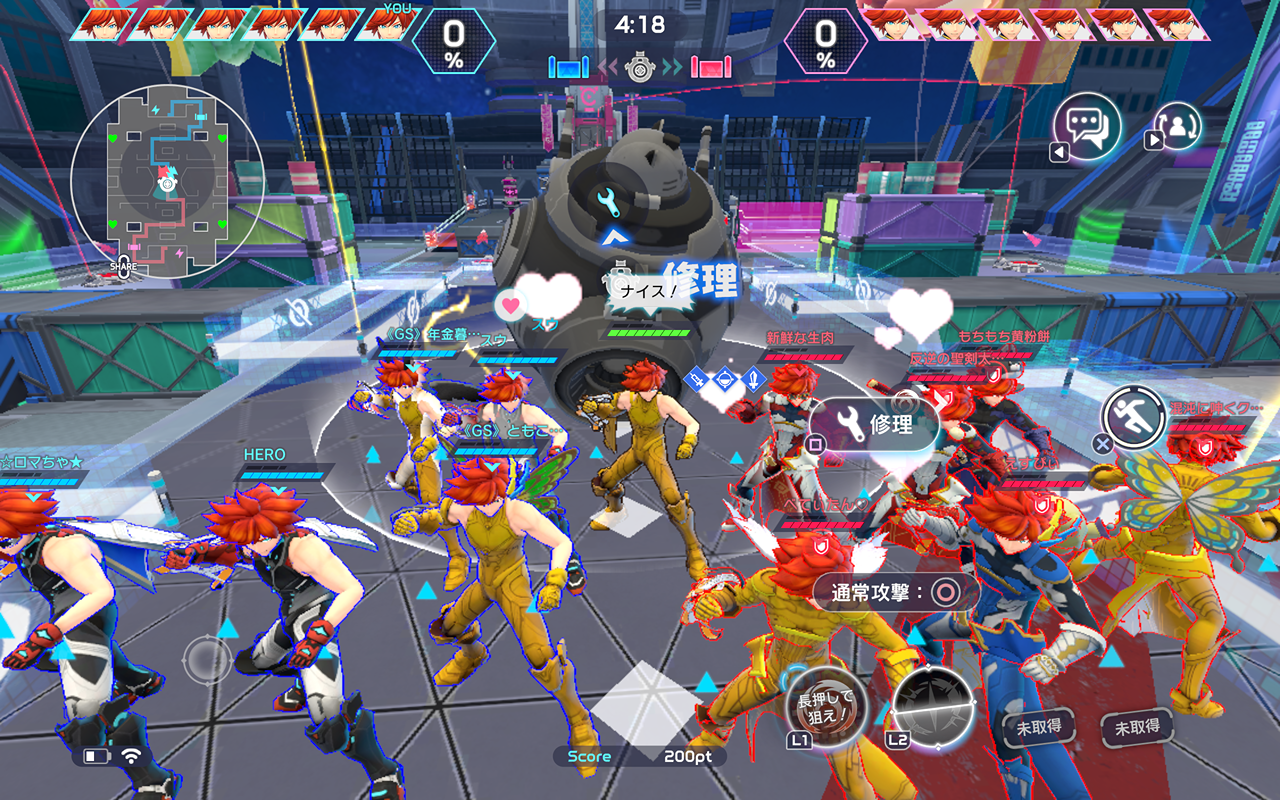Trigger the running-figure dash ability
Image resolution: width=1280 pixels, height=800 pixels.
click(x=1134, y=420)
